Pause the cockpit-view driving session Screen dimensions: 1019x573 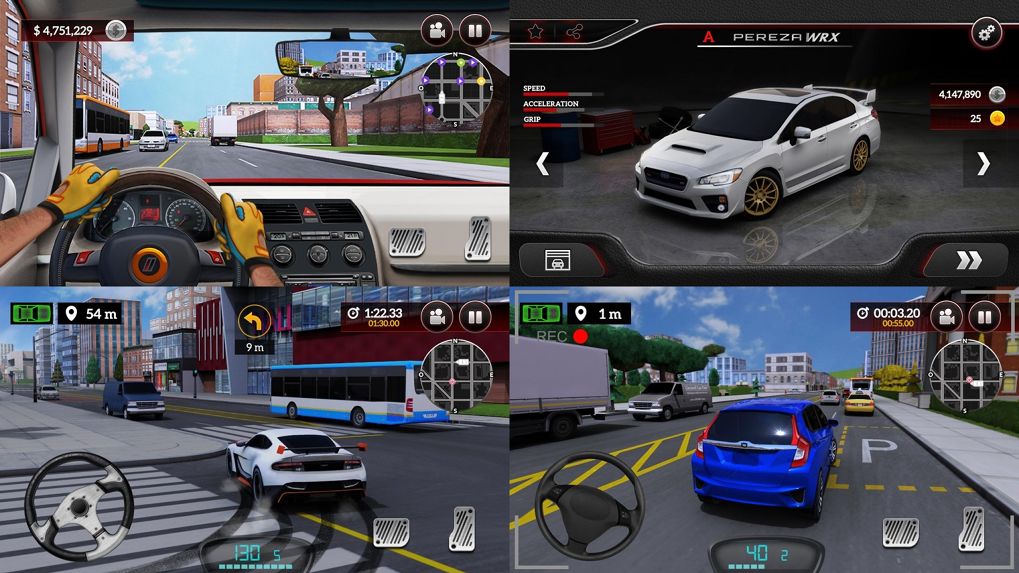475,30
